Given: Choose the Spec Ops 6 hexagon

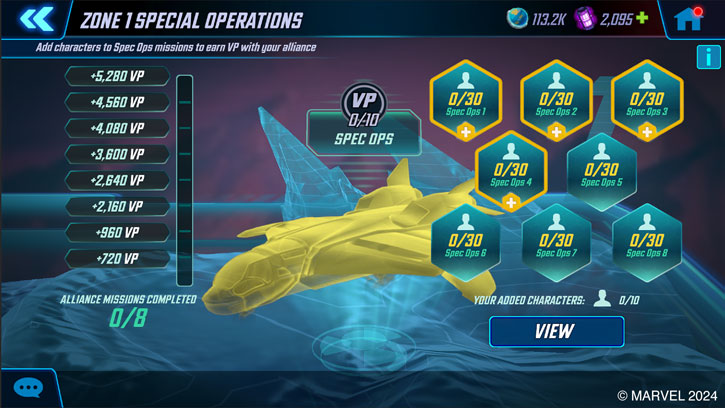Looking at the screenshot, I should (466, 241).
